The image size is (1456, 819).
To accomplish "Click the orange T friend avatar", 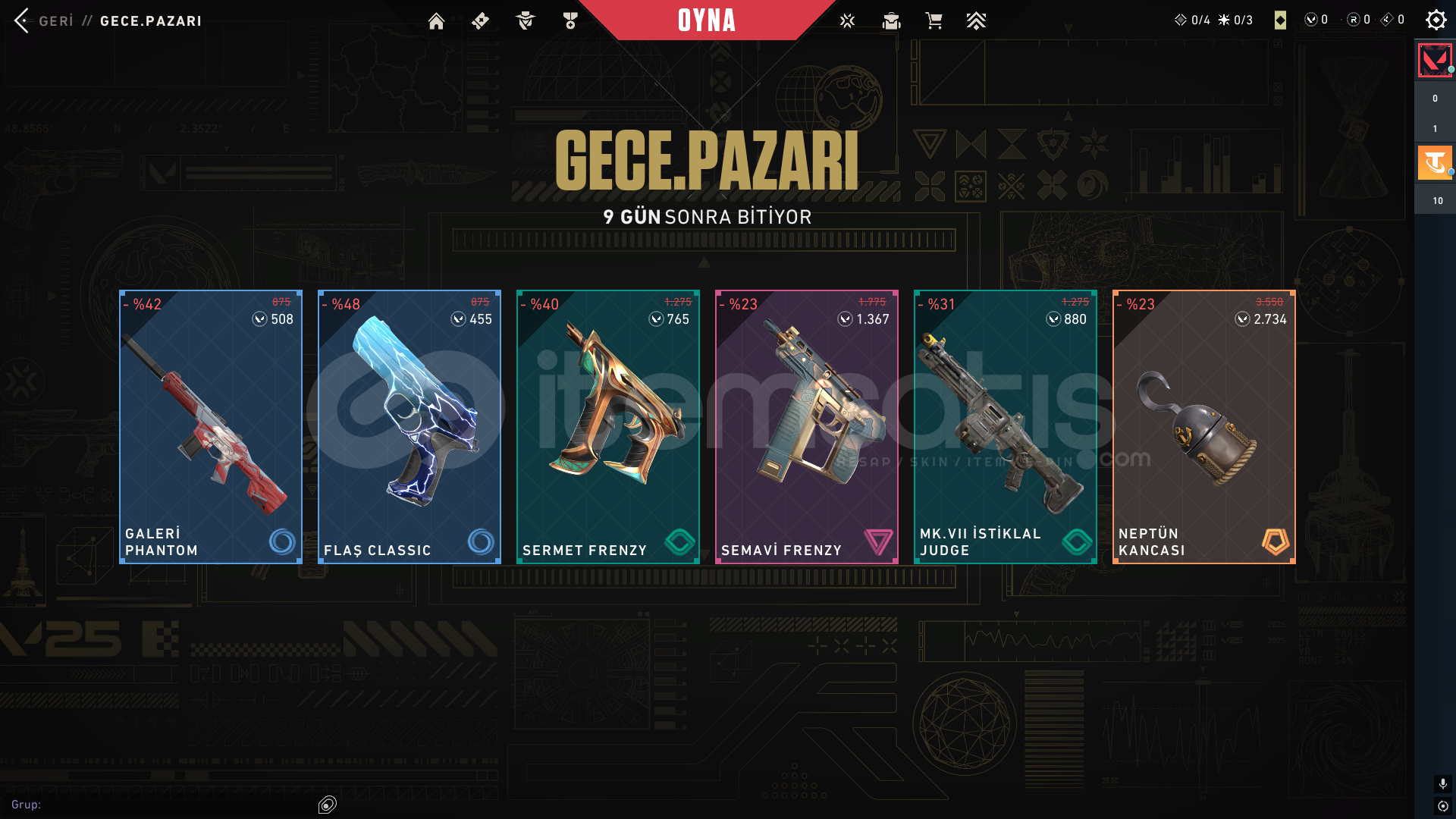I will tap(1434, 162).
